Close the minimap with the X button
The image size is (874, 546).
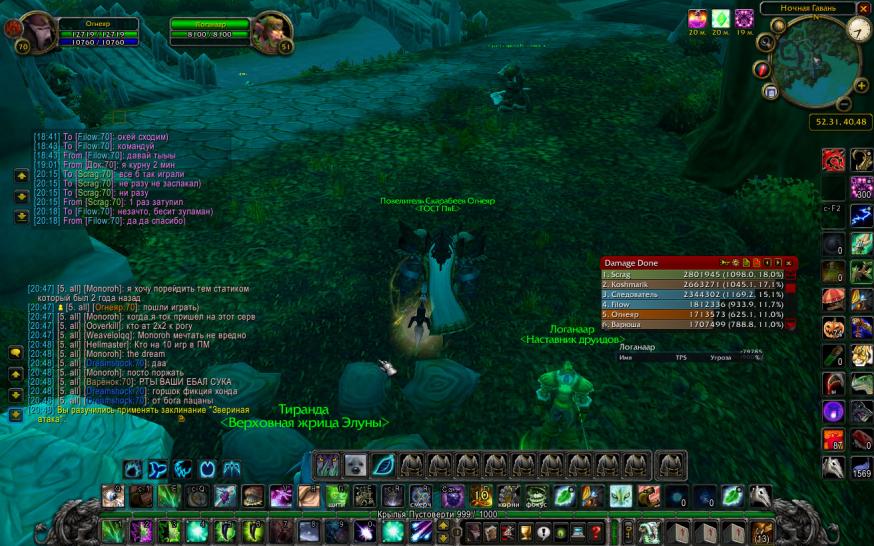(863, 8)
